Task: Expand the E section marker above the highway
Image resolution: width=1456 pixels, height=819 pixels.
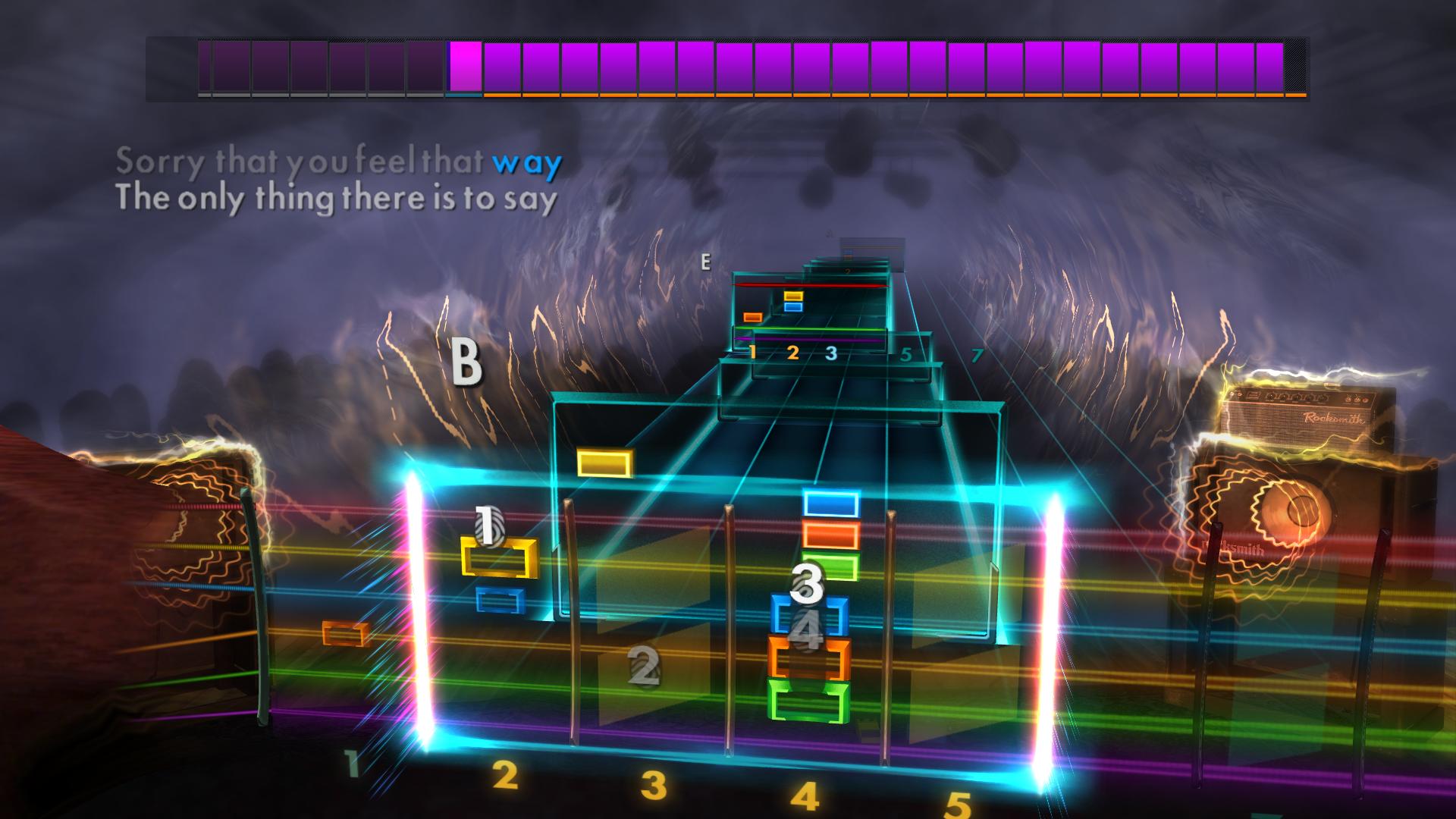Action: [x=705, y=263]
